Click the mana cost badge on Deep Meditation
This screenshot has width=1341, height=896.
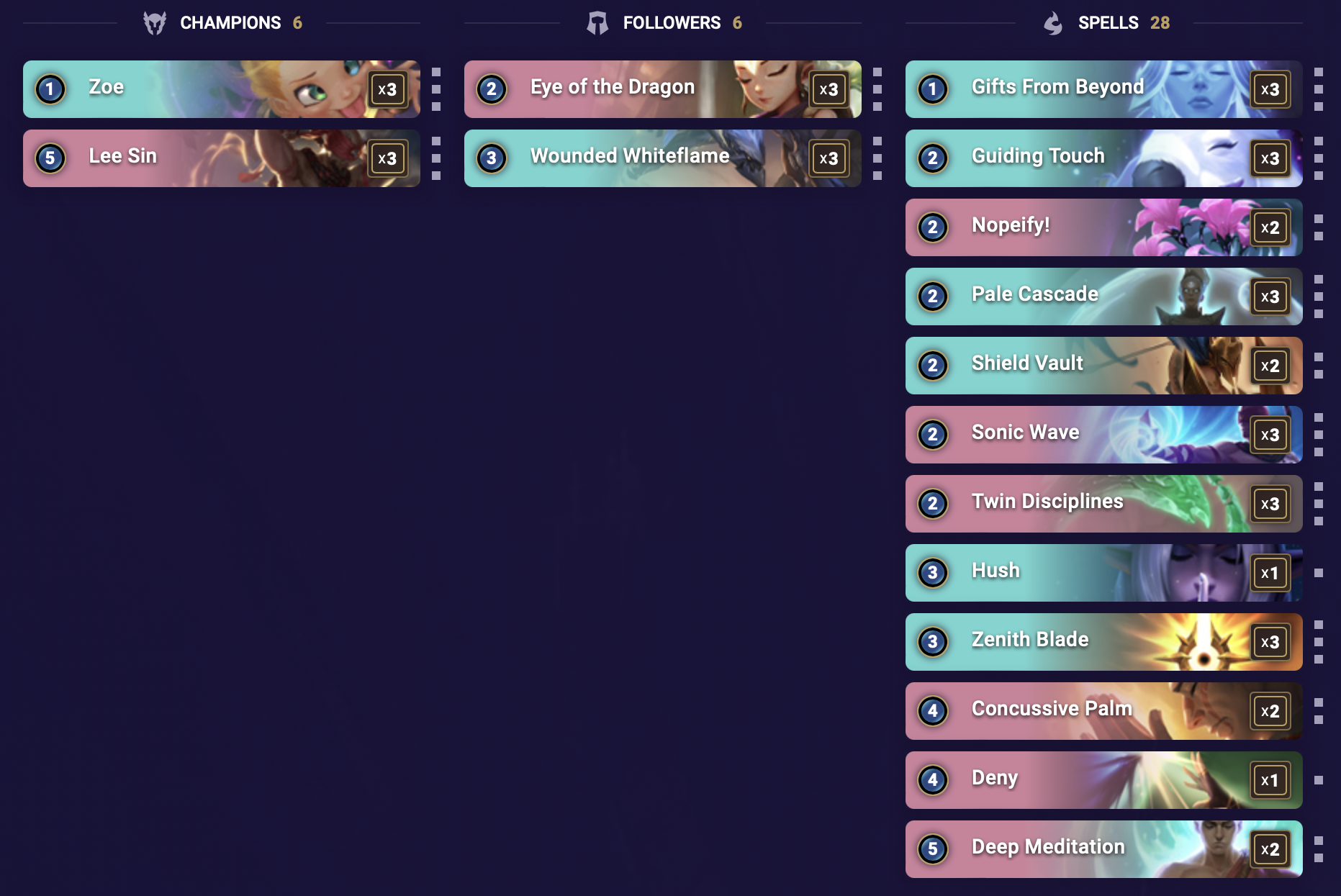933,849
